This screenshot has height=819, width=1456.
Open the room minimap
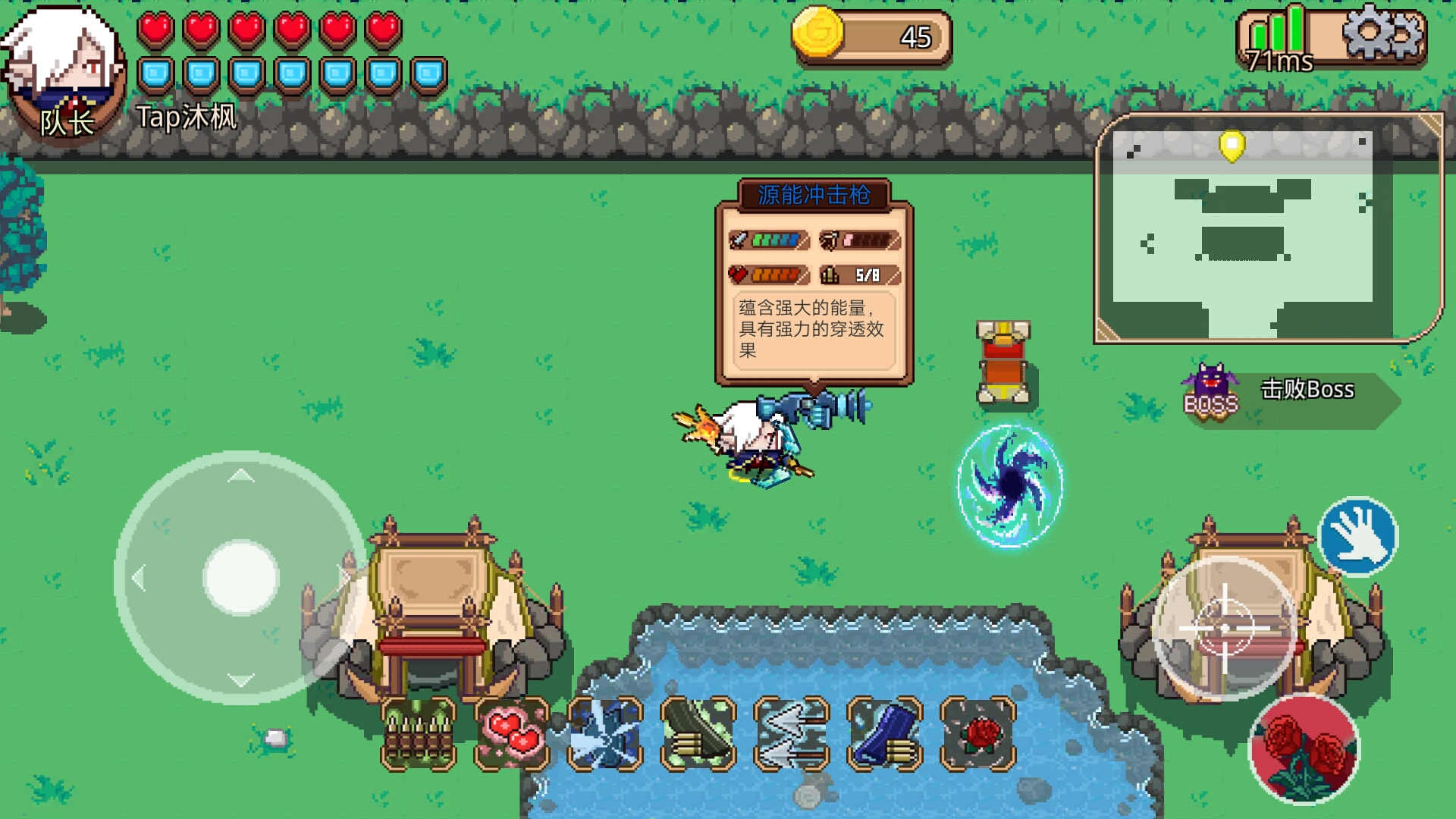[x=1266, y=227]
